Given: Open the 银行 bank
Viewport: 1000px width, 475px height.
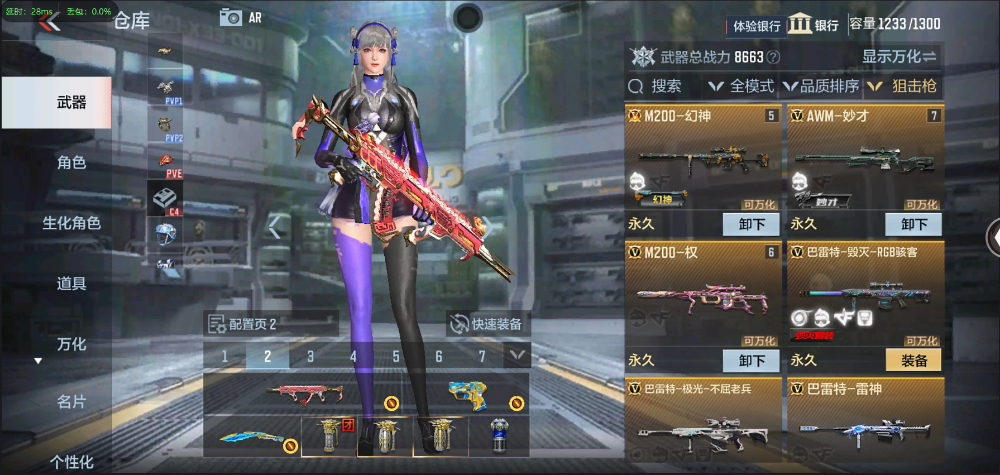Looking at the screenshot, I should pos(813,25).
